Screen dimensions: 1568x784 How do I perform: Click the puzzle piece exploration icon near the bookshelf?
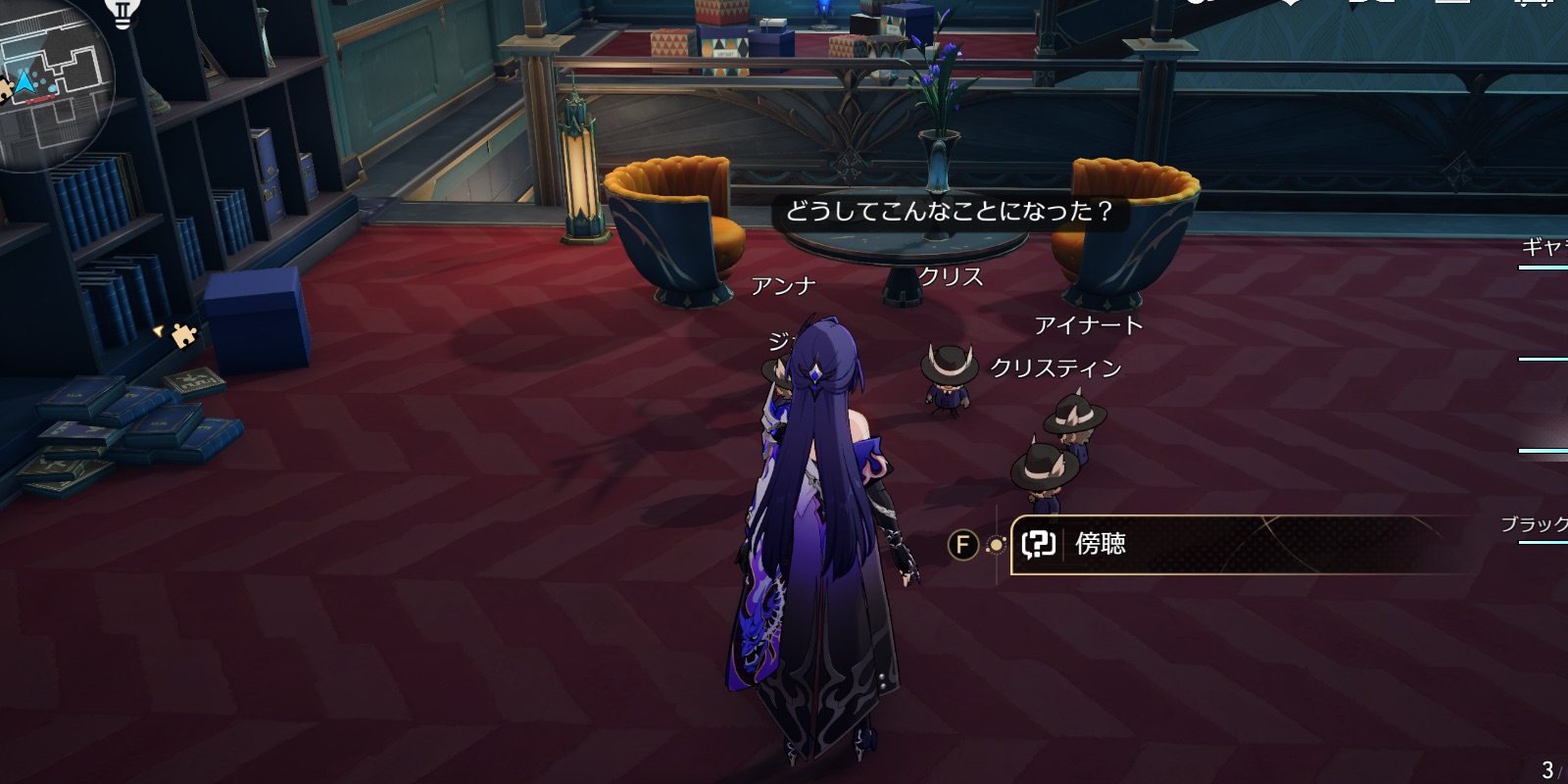pos(182,337)
